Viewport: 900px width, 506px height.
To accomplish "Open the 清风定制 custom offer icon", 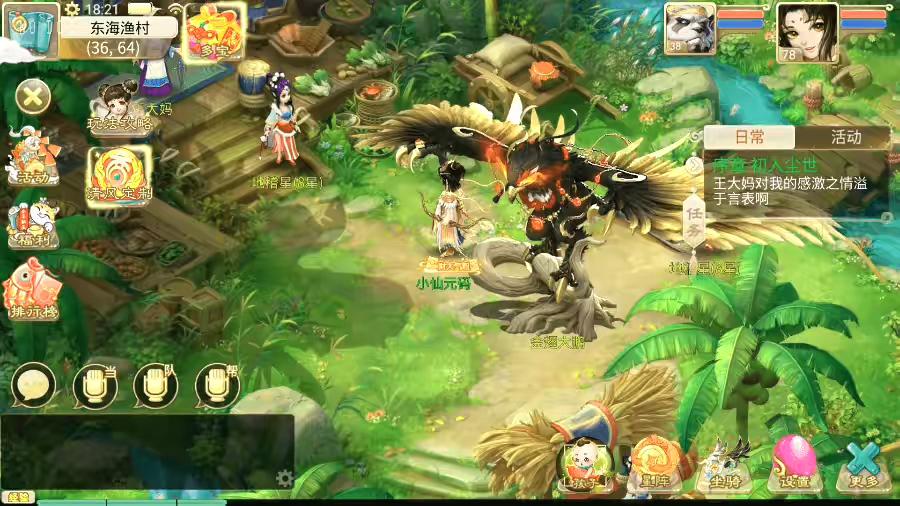I will pyautogui.click(x=118, y=174).
